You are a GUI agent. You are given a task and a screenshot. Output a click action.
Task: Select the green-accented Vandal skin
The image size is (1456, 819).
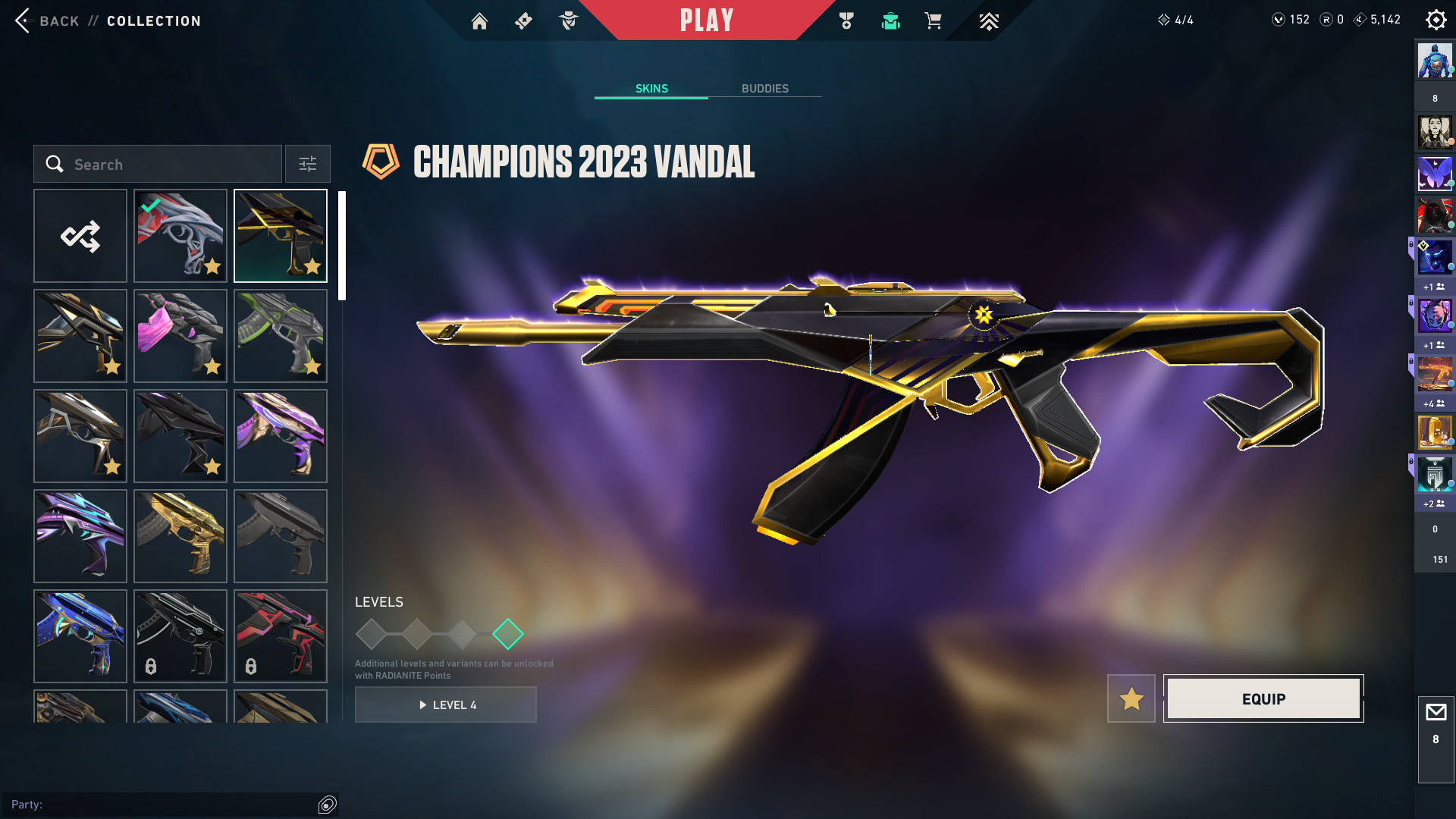pos(281,336)
